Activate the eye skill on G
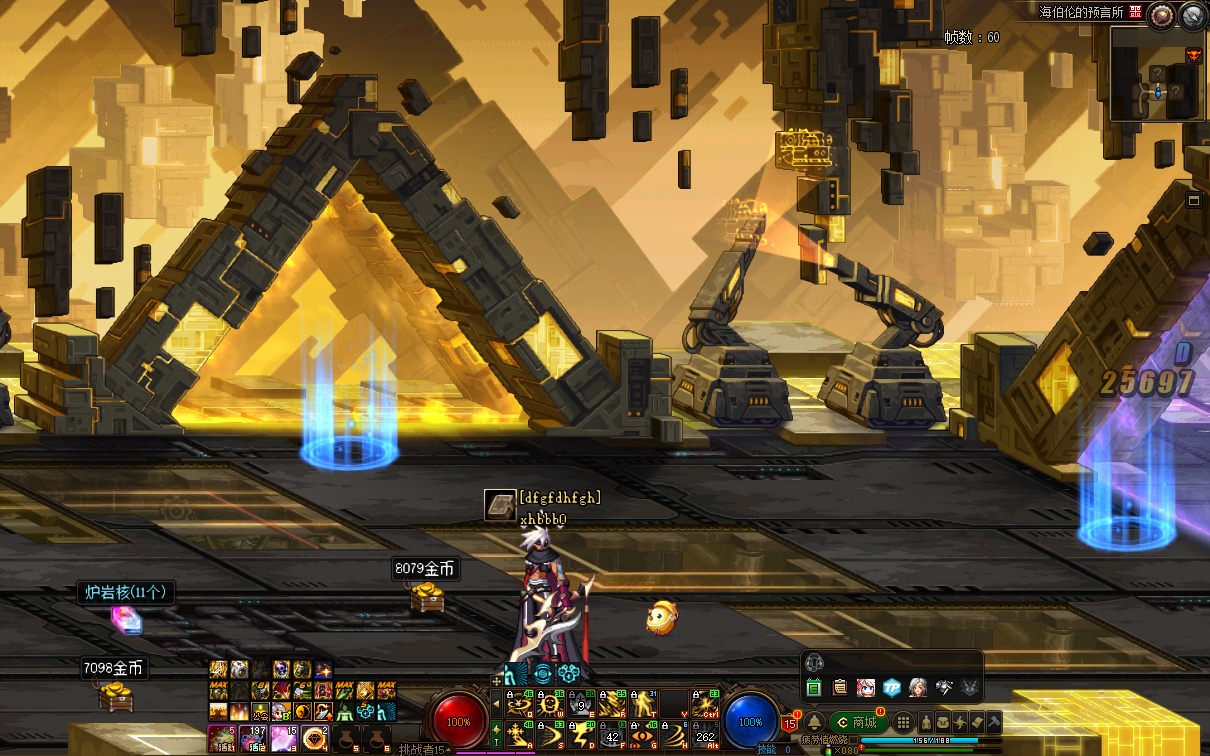This screenshot has width=1210, height=756. point(643,736)
